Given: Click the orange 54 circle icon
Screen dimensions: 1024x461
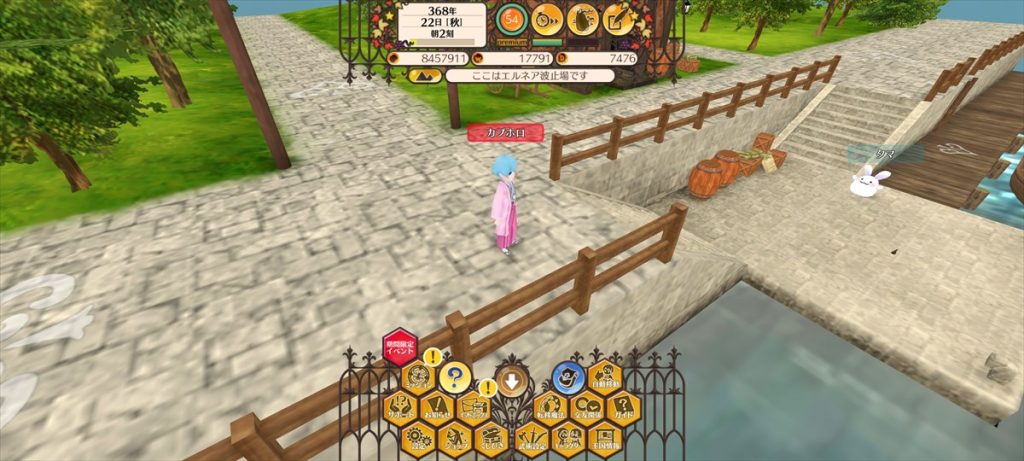Looking at the screenshot, I should pyautogui.click(x=511, y=18).
